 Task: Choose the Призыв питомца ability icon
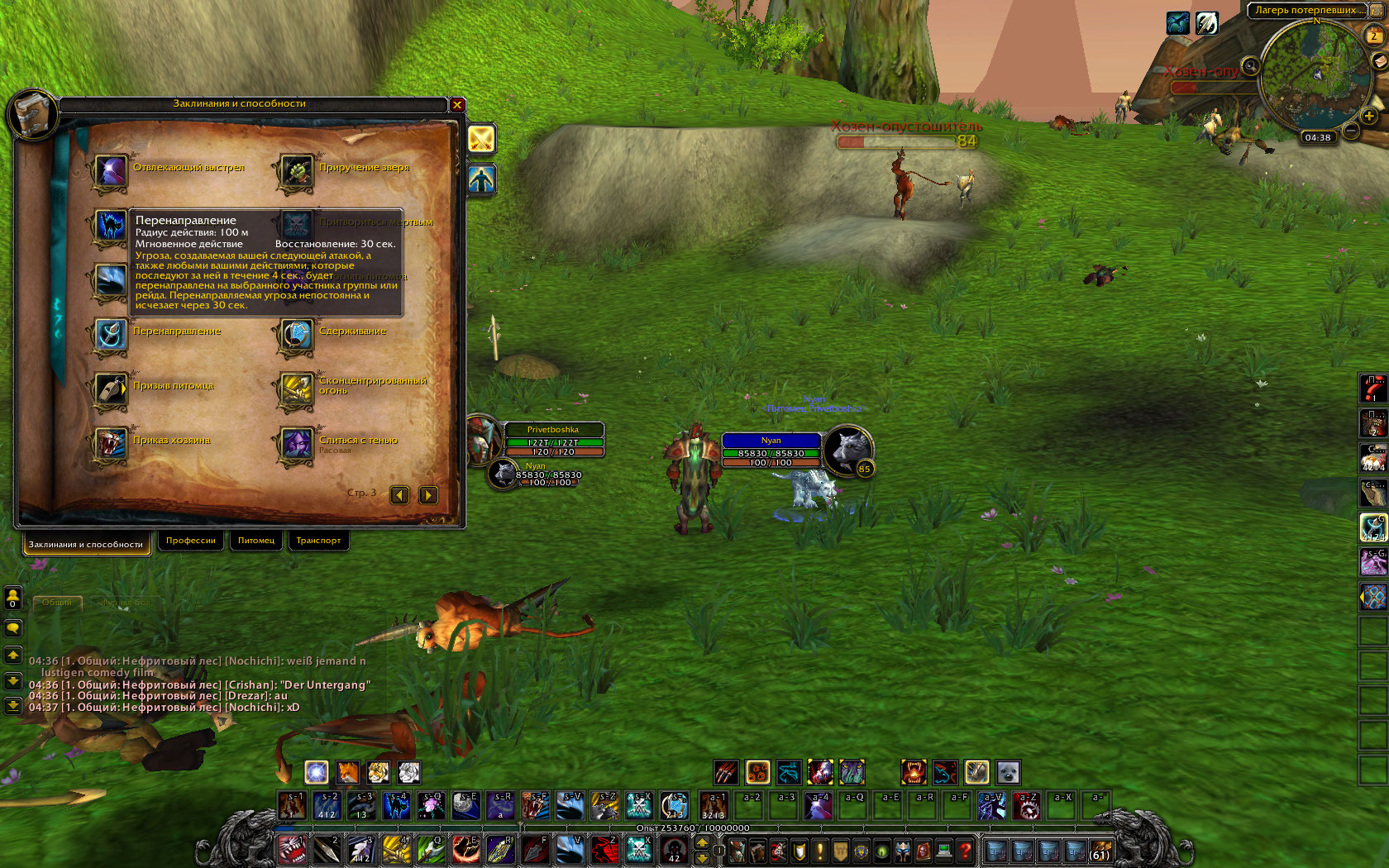110,390
